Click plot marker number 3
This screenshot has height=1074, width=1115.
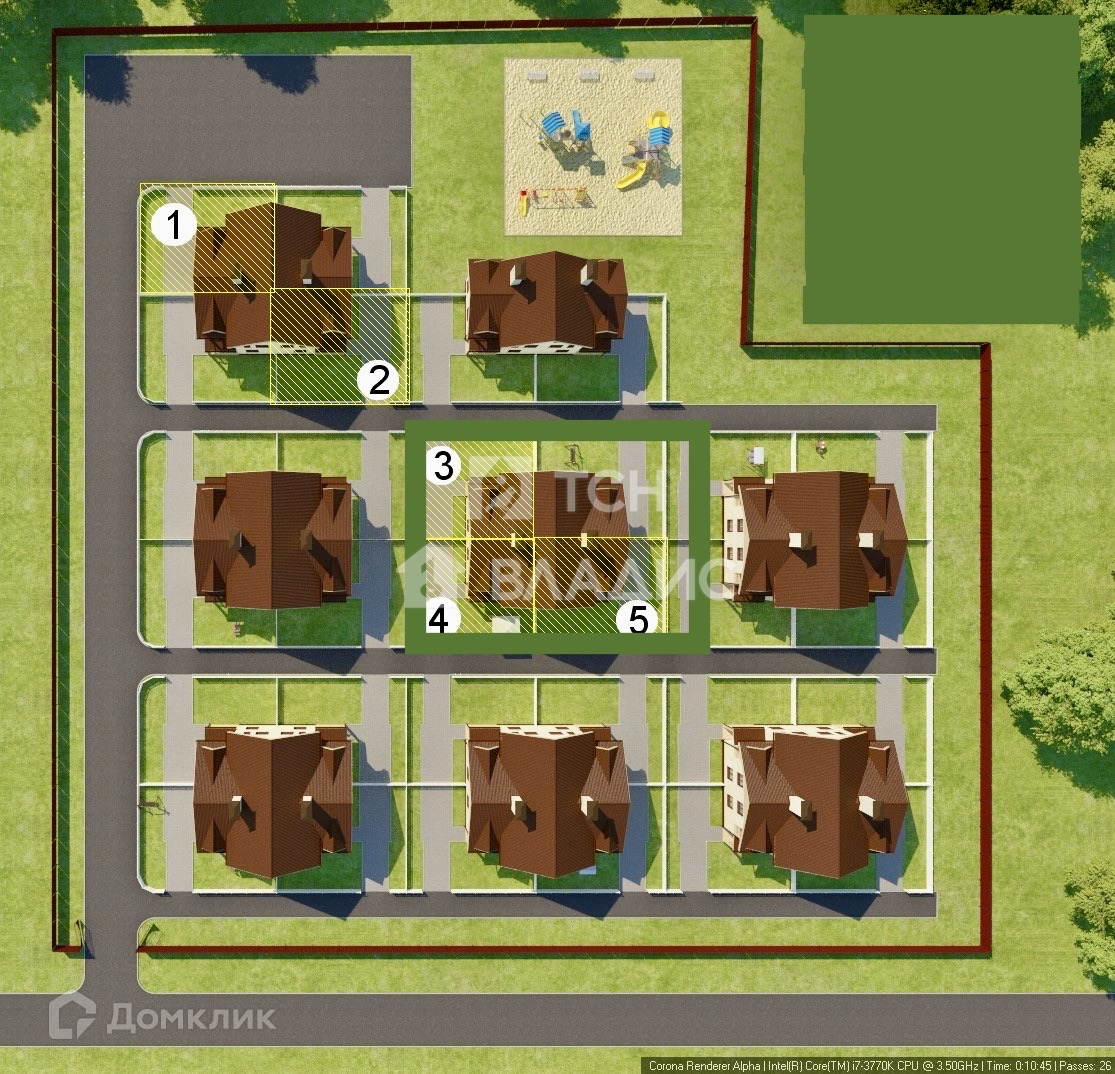[x=444, y=466]
